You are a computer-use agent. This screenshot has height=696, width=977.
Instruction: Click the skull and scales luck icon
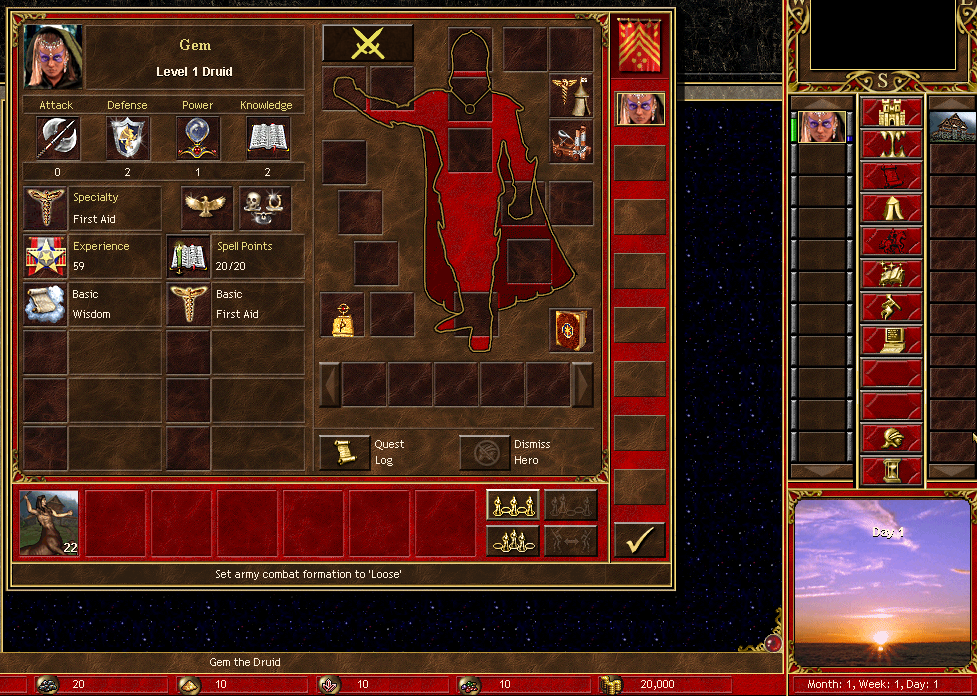[265, 207]
